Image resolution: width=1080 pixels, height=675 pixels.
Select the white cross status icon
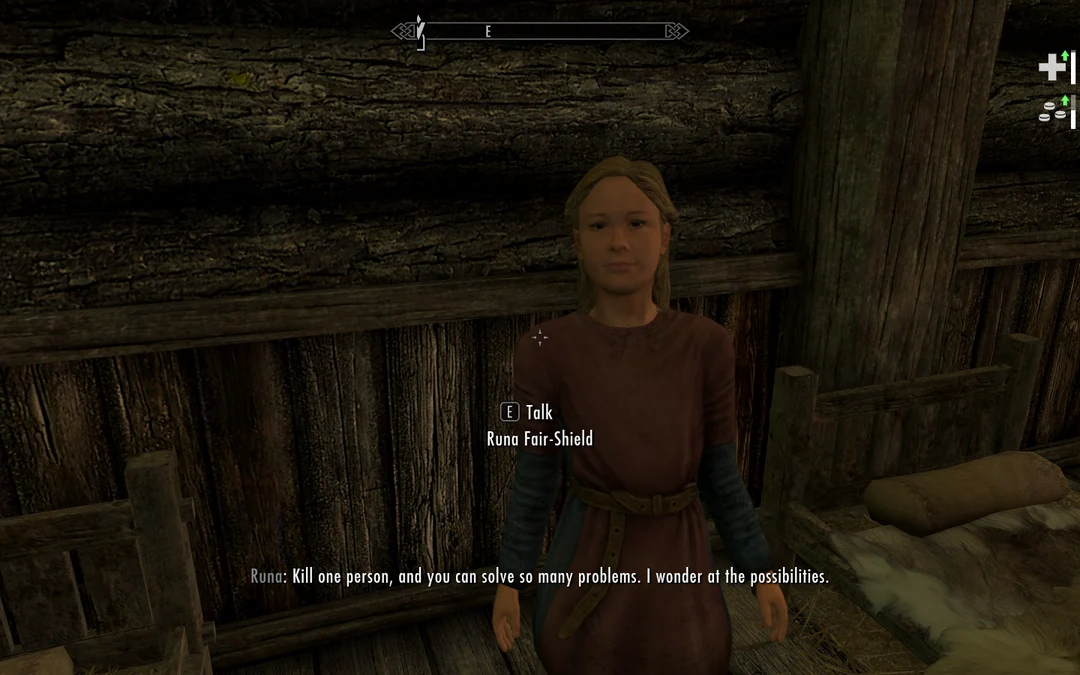(x=1051, y=67)
